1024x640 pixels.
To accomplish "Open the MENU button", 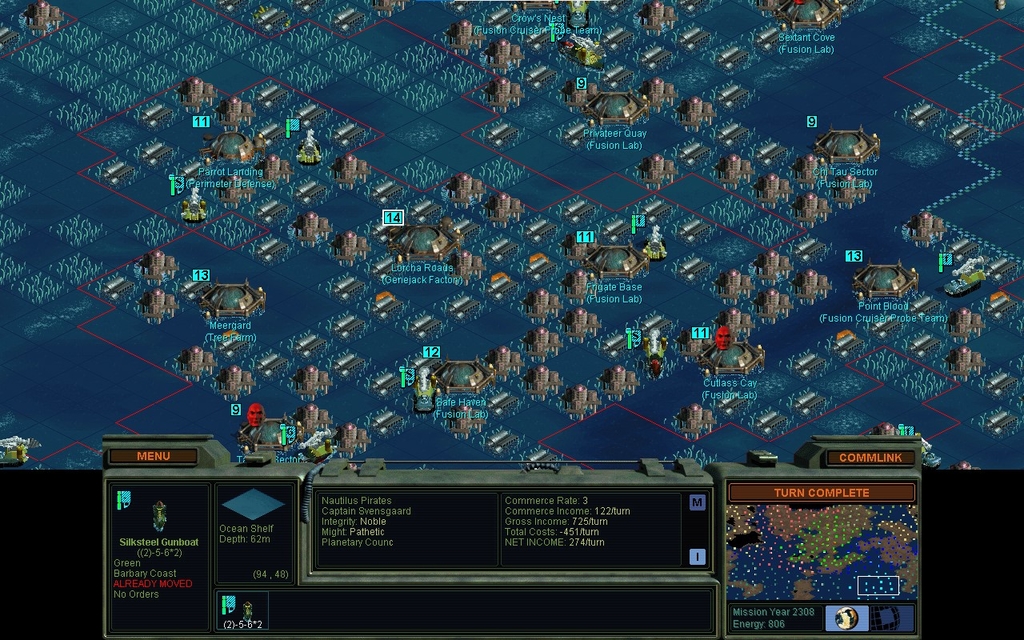I will pos(153,456).
